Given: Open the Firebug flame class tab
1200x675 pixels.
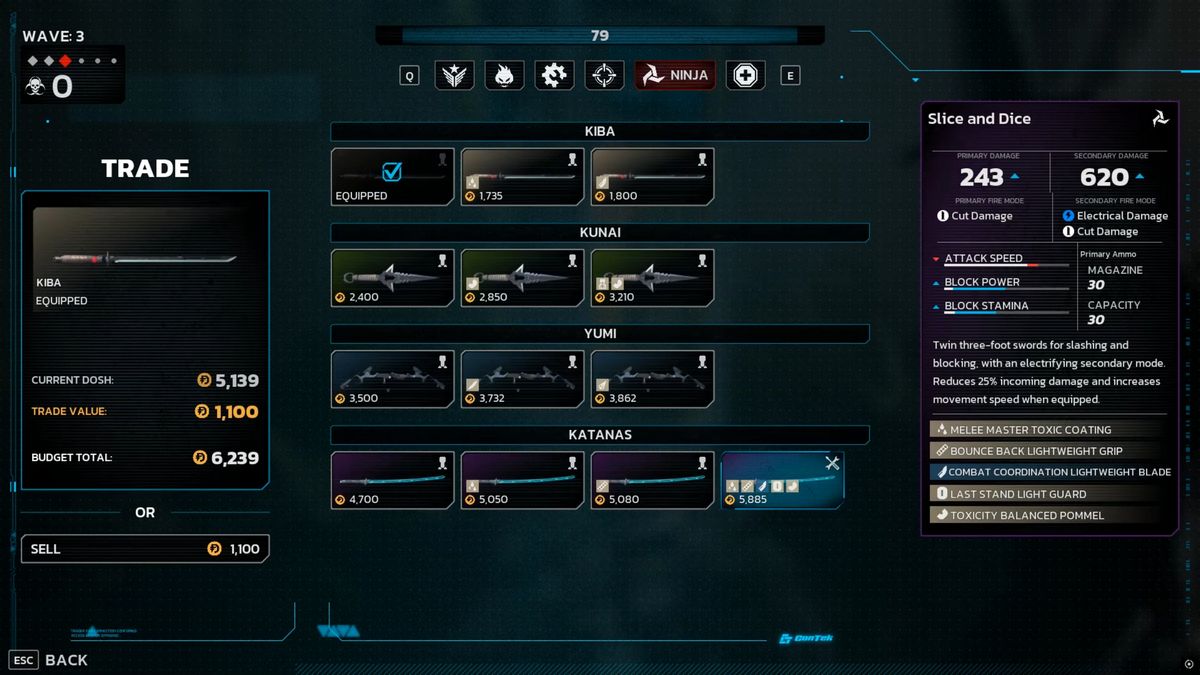Looking at the screenshot, I should click(504, 75).
